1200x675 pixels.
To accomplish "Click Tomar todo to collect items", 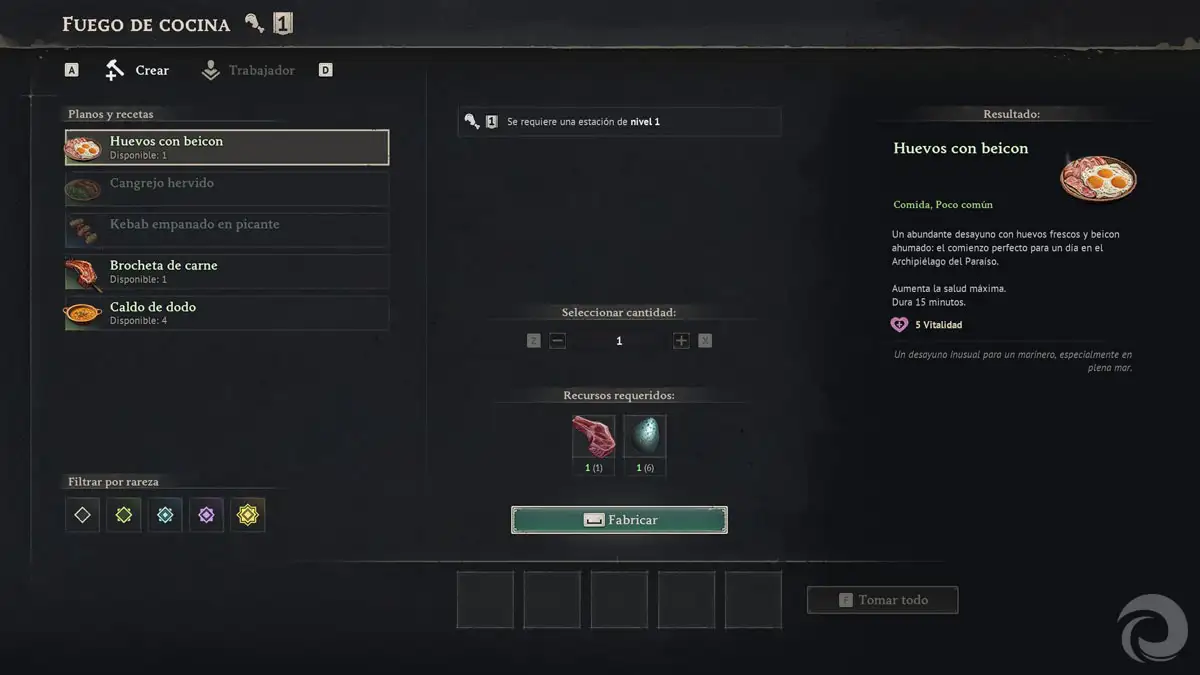I will pos(882,600).
